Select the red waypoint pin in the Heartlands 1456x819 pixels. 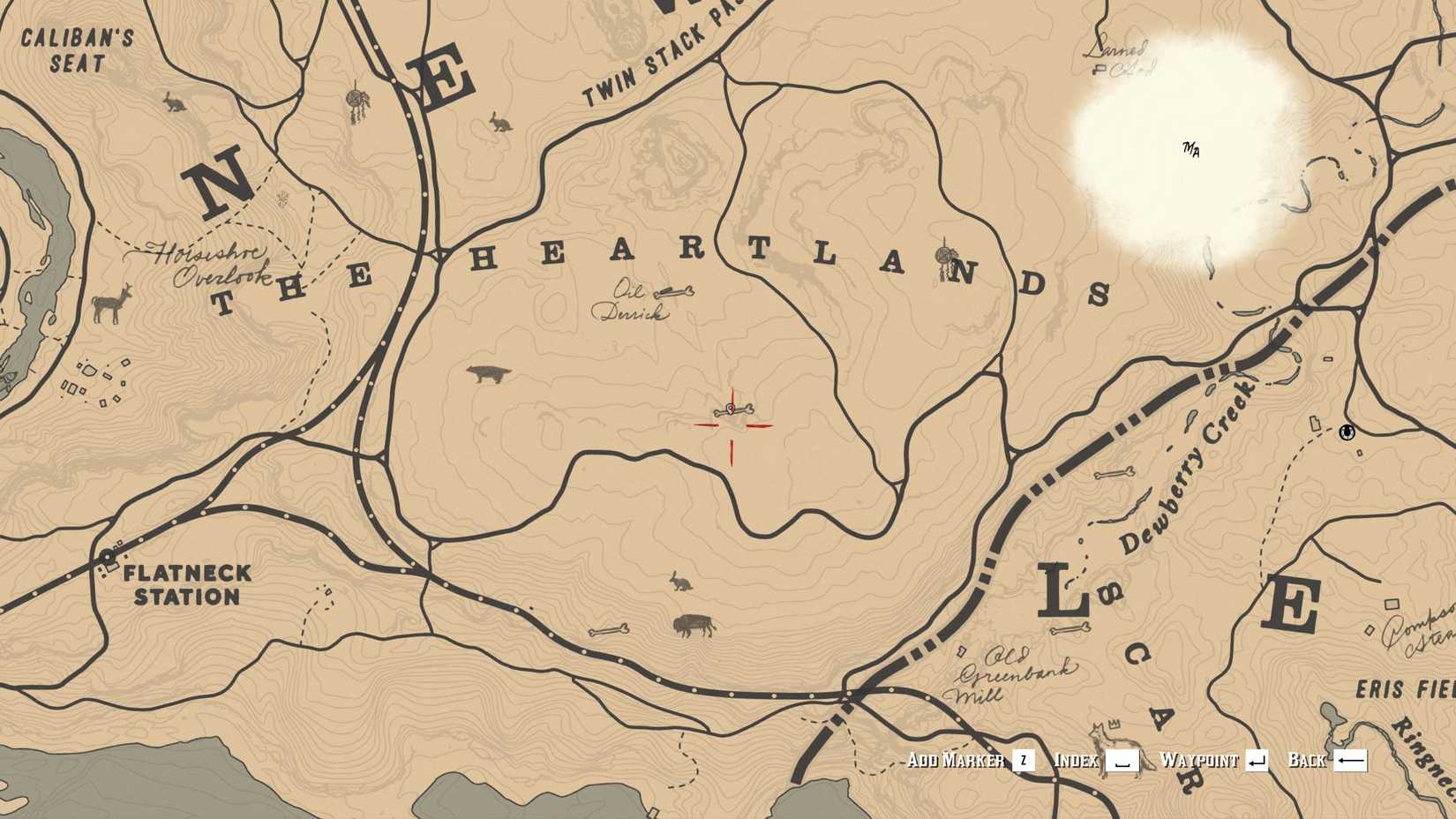732,410
